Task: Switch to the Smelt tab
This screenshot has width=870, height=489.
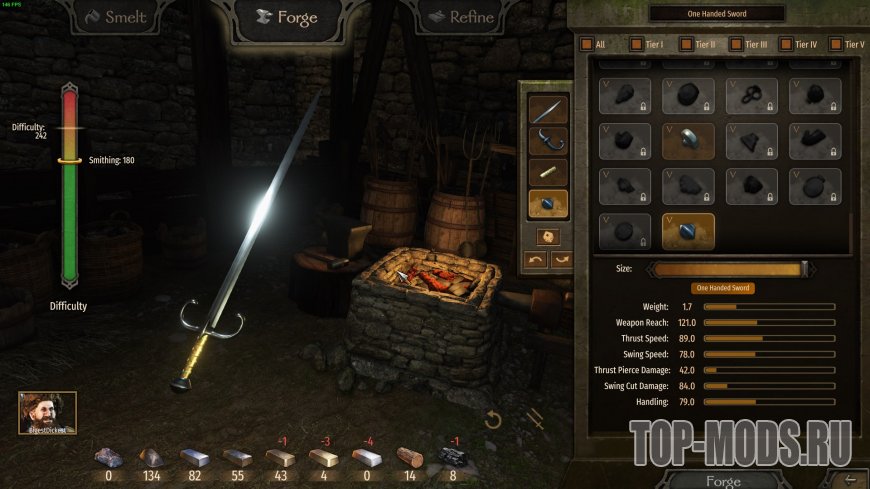Action: click(x=116, y=17)
